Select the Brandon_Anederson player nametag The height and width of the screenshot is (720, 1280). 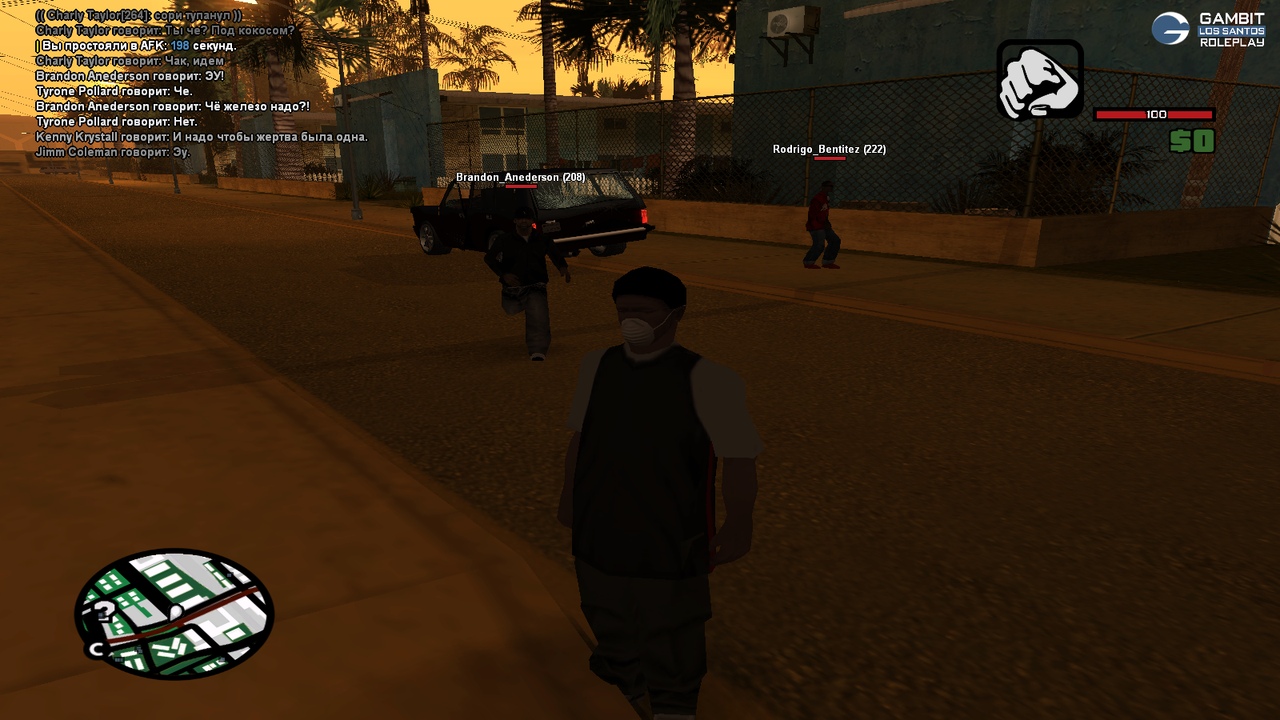pyautogui.click(x=520, y=177)
